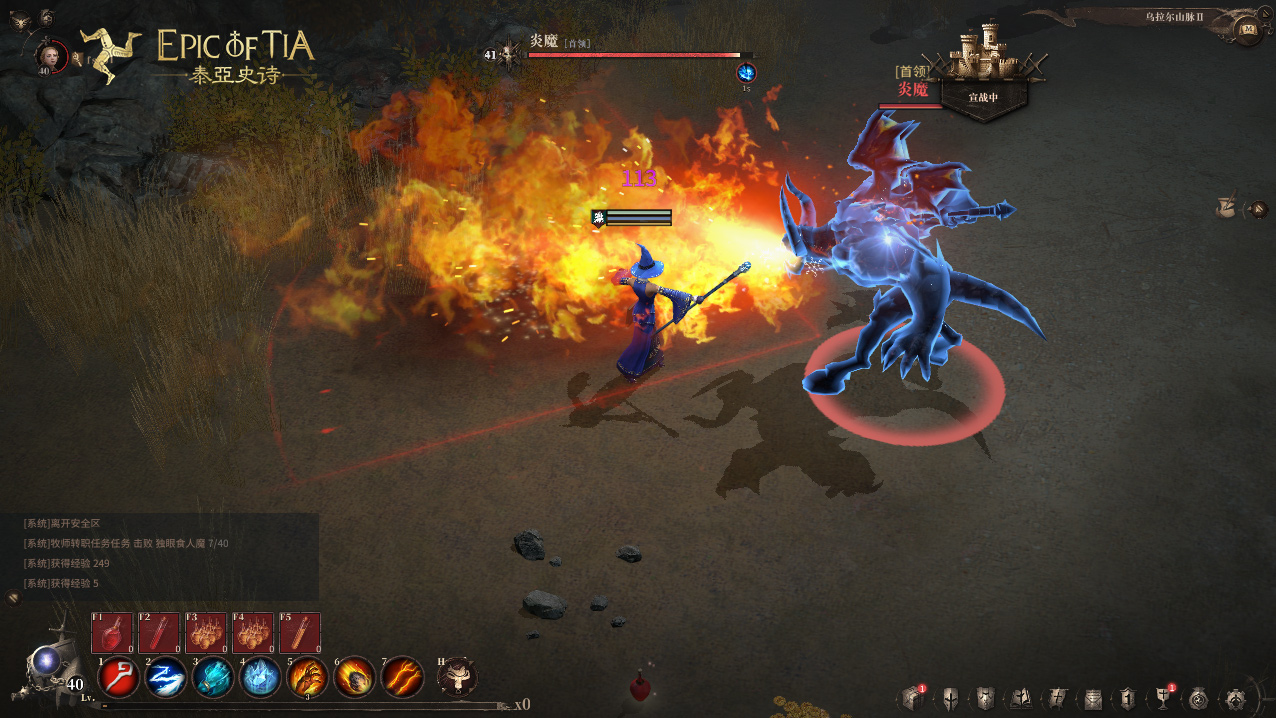Click the inkpot and quill icon

click(1224, 208)
